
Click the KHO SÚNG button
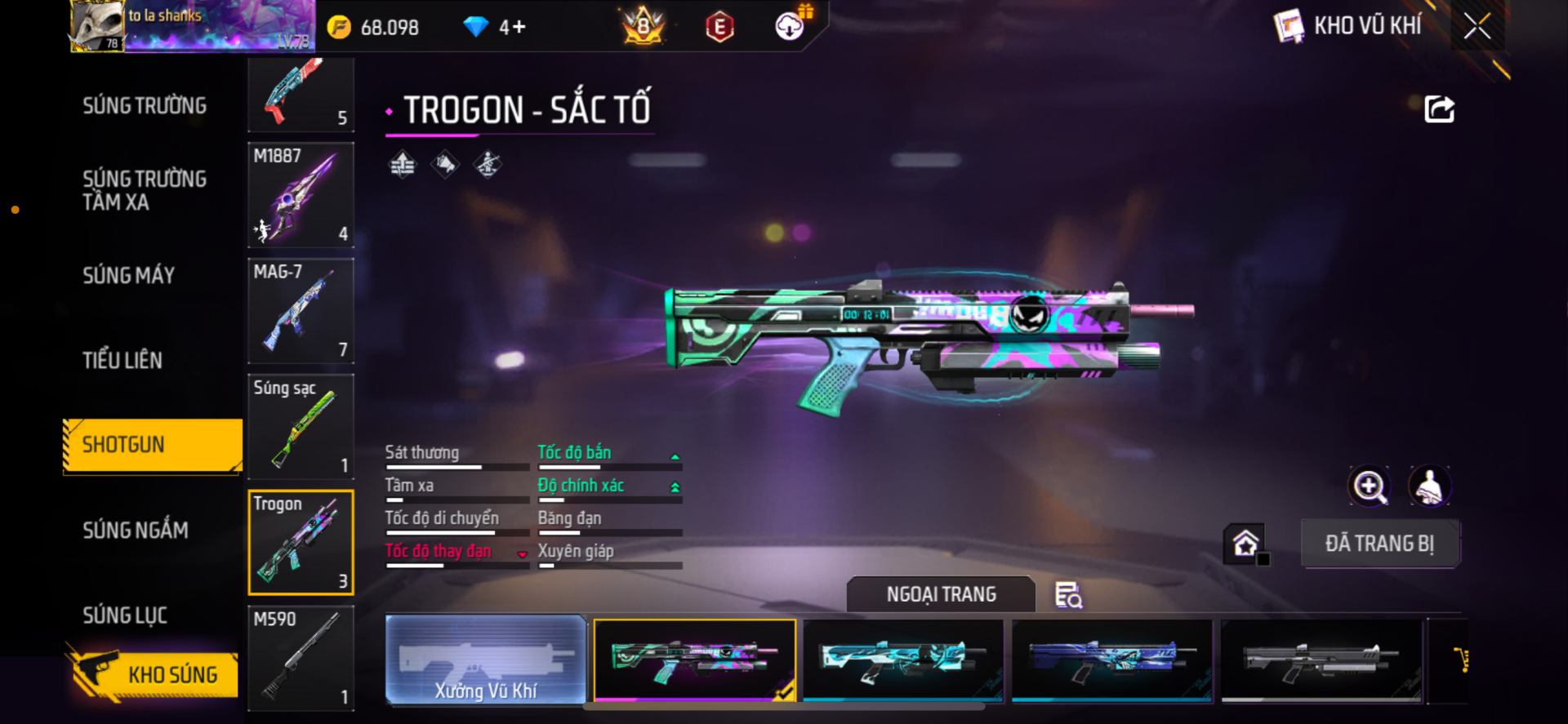point(154,674)
